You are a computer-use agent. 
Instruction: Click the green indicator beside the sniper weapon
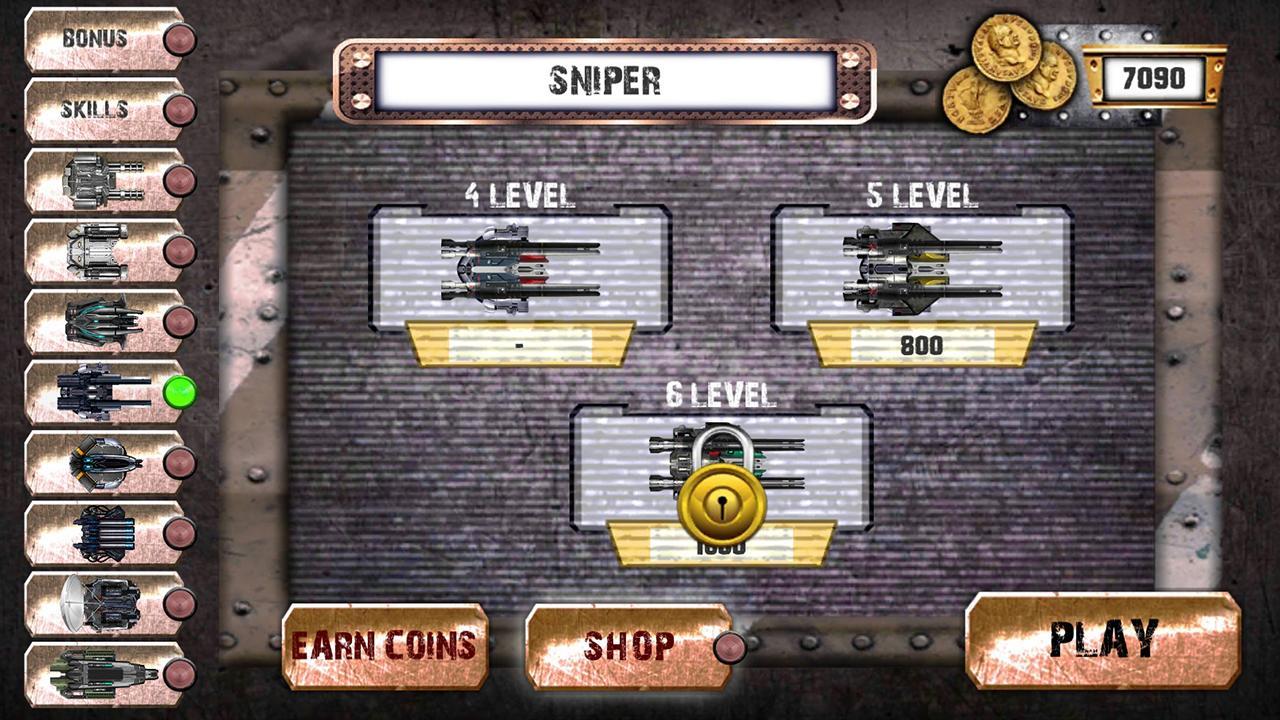tap(178, 393)
